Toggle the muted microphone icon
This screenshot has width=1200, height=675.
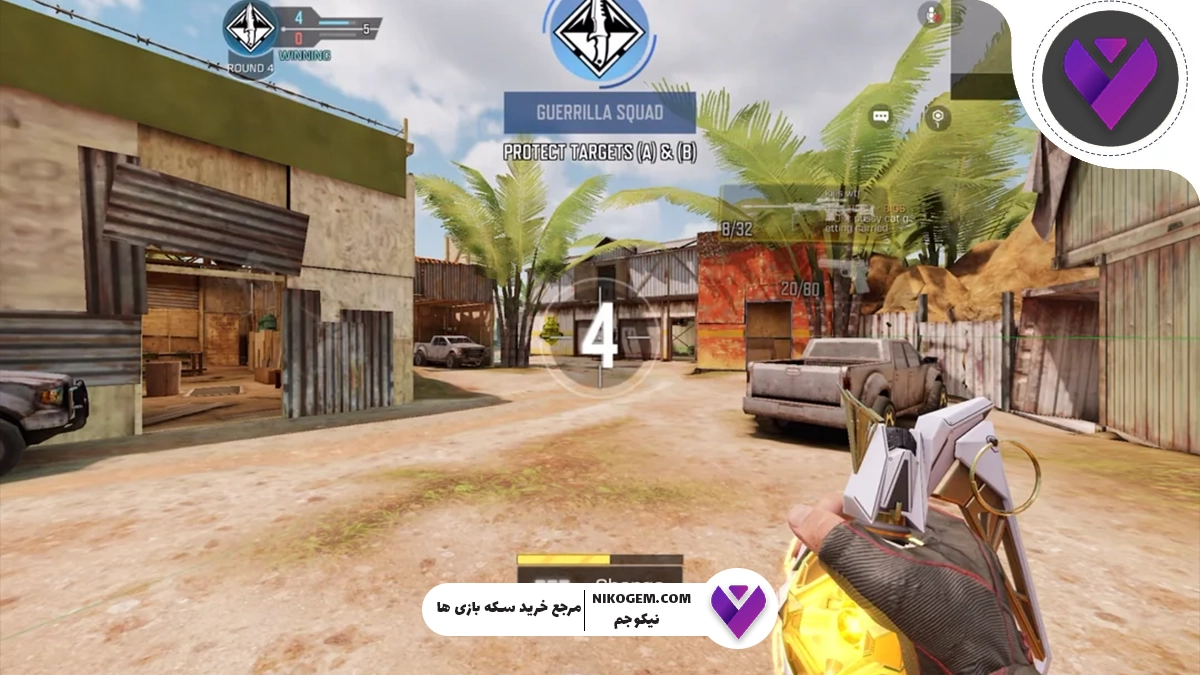933,14
